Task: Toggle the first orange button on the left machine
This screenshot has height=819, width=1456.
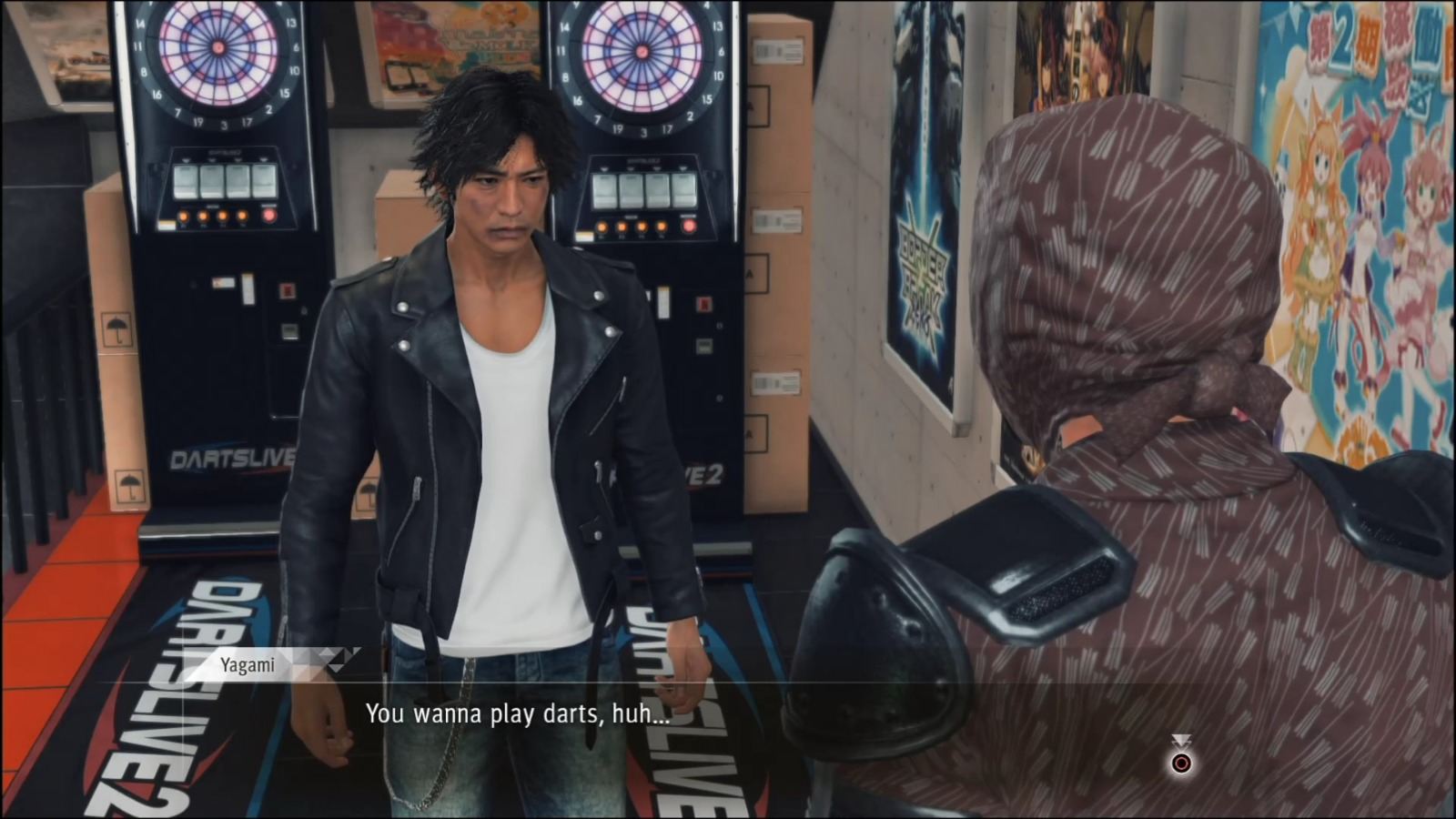Action: [x=184, y=216]
